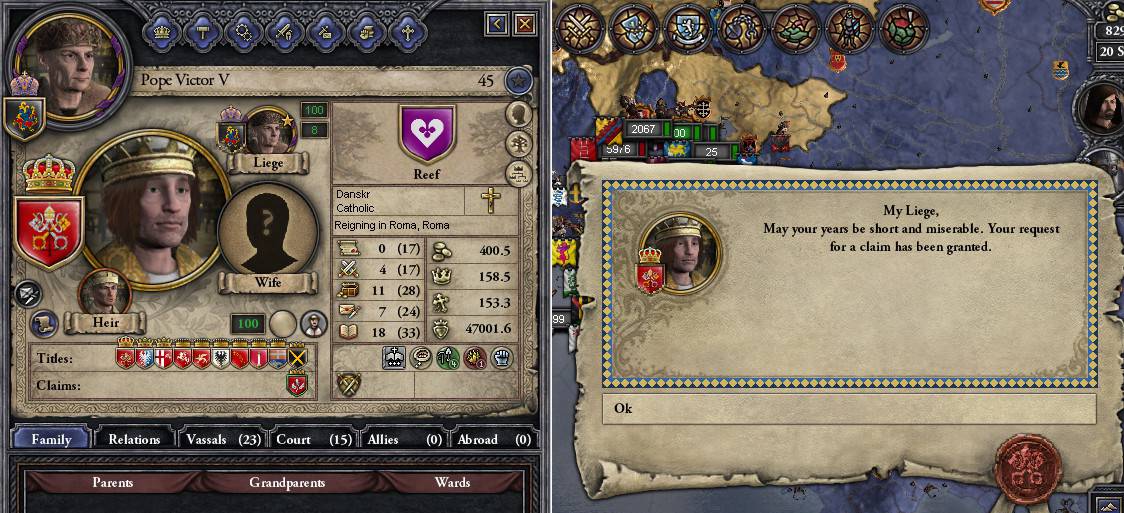Click the crown icon in the top menu
The width and height of the screenshot is (1124, 513).
[x=160, y=30]
